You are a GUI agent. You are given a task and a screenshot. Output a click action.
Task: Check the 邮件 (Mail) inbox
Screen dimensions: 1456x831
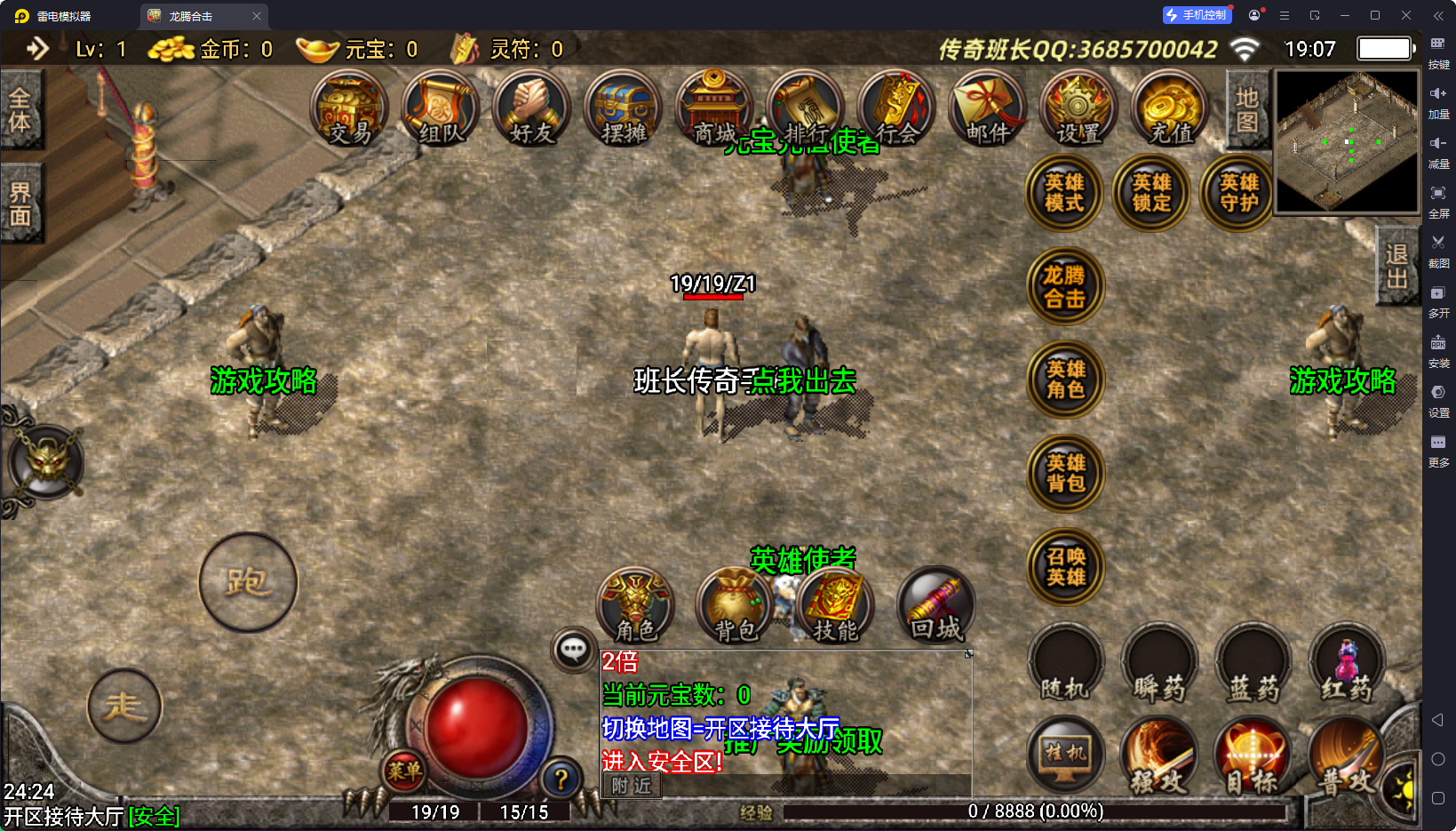click(x=986, y=109)
